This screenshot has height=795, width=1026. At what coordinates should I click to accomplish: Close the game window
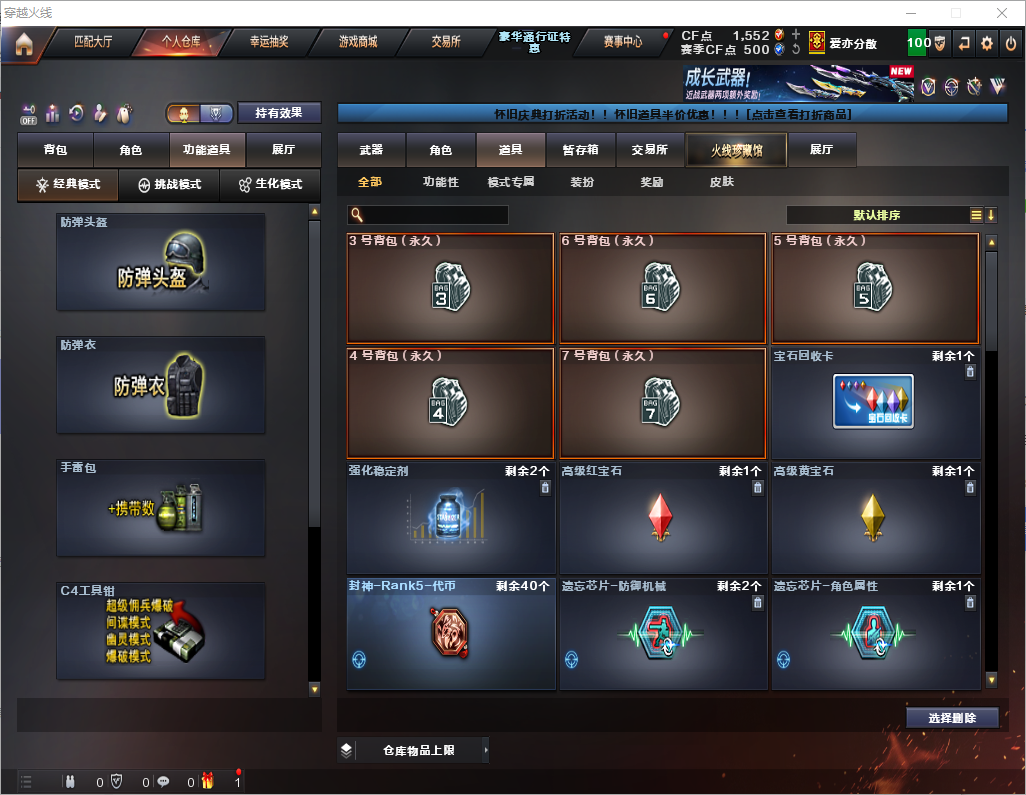[1001, 12]
